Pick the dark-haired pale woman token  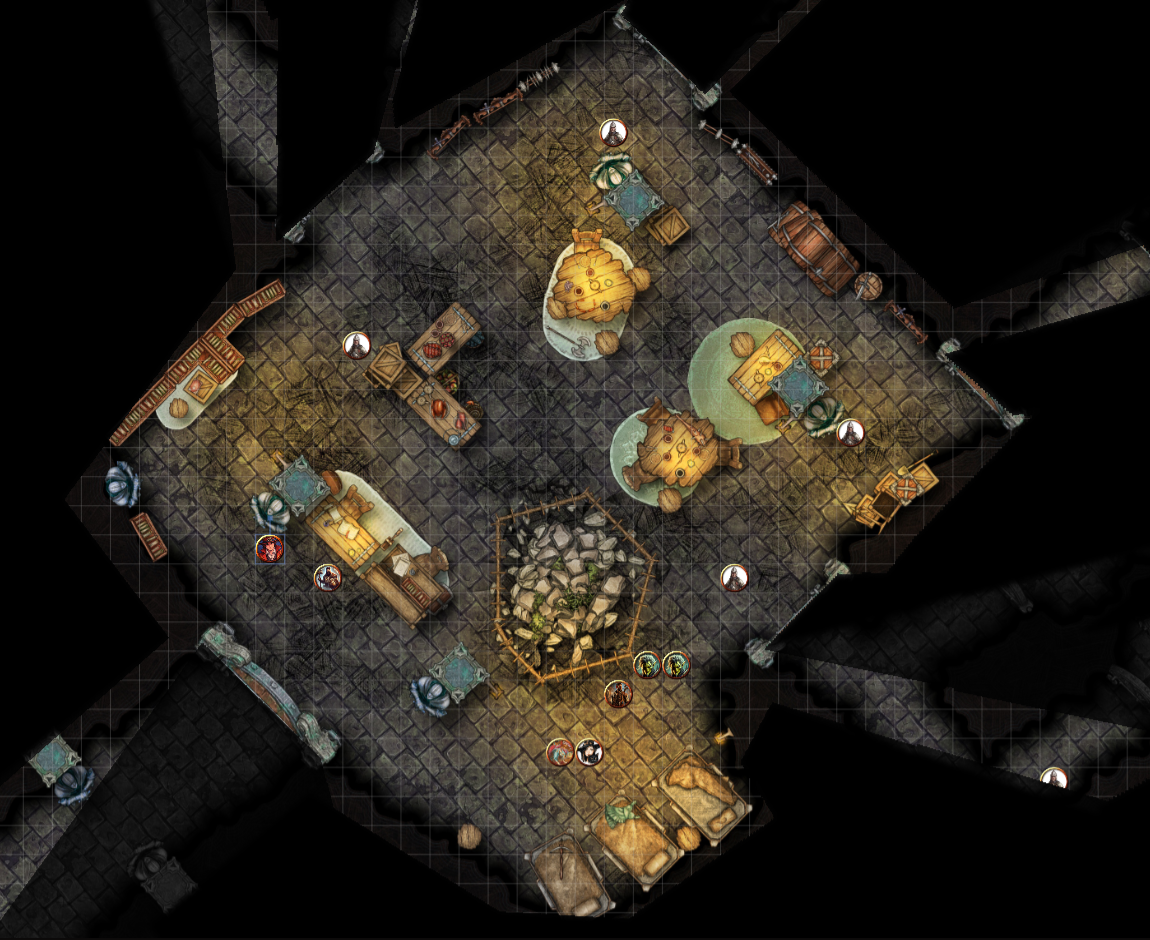[590, 752]
